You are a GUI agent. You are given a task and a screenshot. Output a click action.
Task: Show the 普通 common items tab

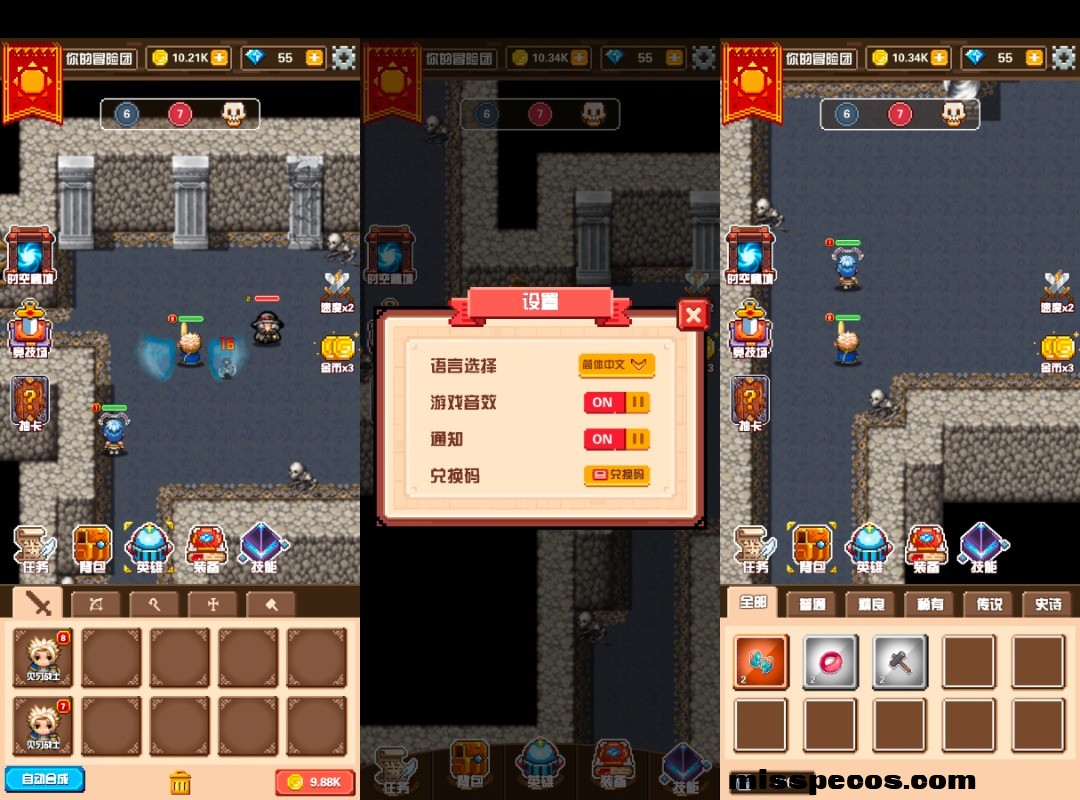(x=811, y=604)
